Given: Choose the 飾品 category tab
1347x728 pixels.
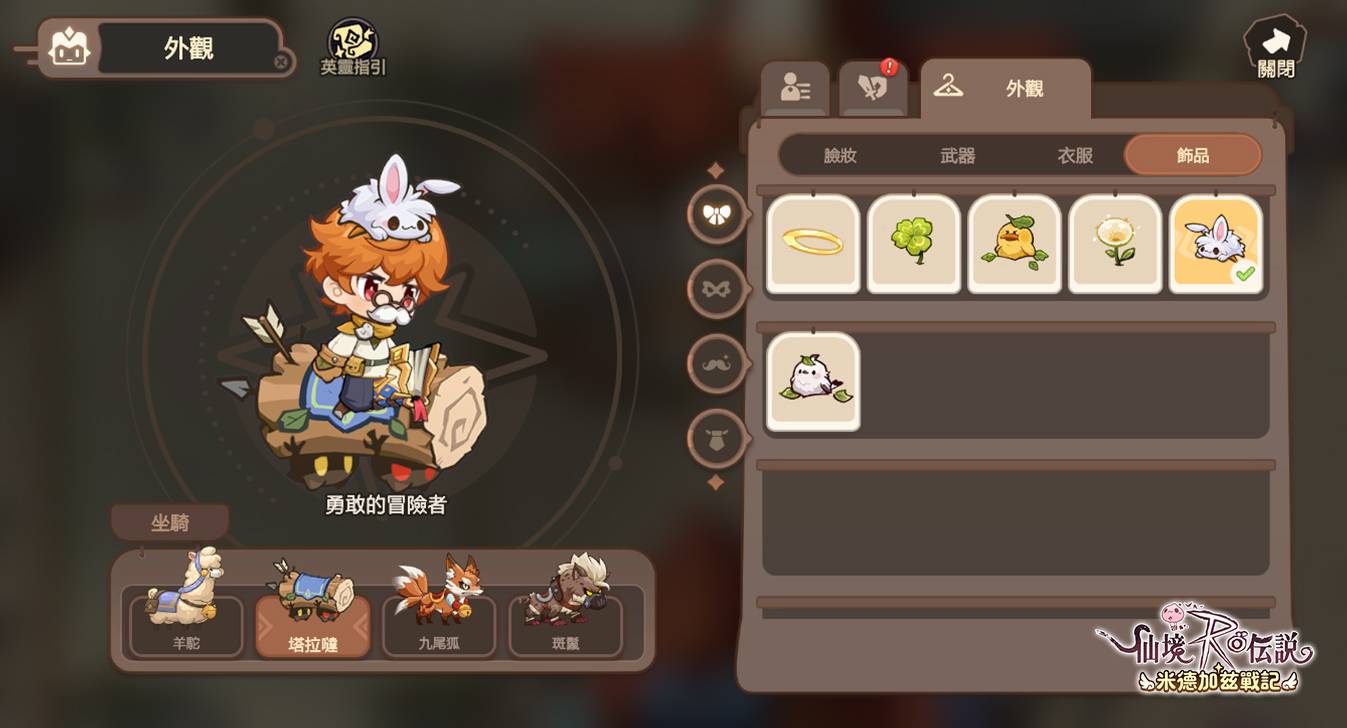Looking at the screenshot, I should [1192, 156].
